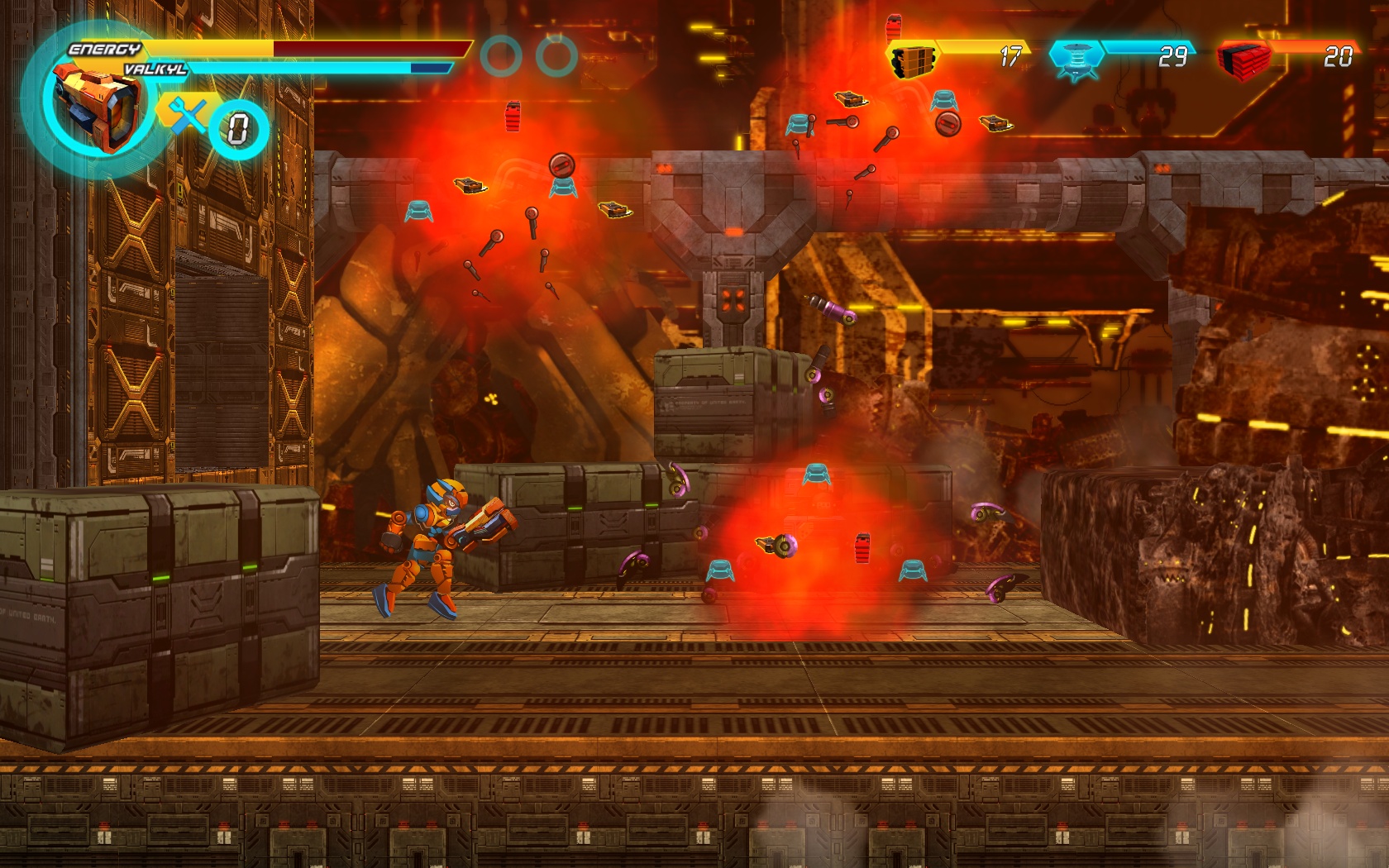Viewport: 1389px width, 868px height.
Task: Choose the blue spring resource icon
Action: (1075, 60)
